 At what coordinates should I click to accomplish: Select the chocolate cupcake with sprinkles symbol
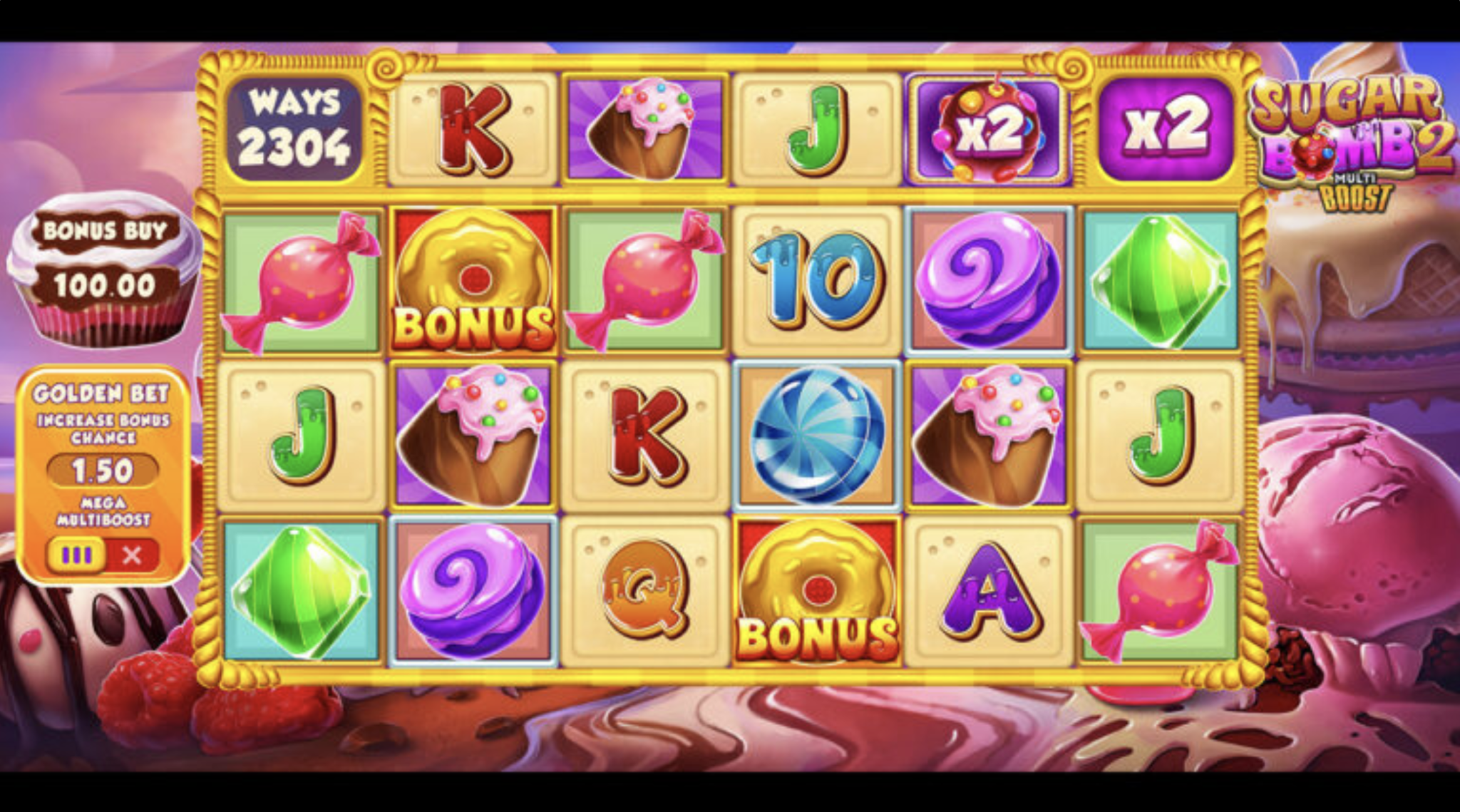[473, 431]
